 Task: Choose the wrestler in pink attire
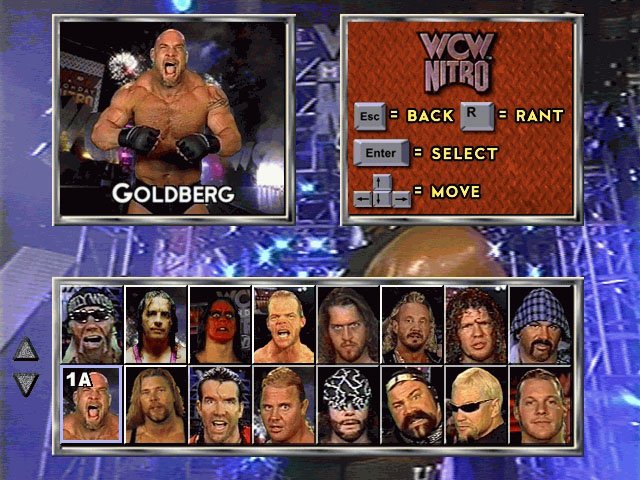[156, 325]
